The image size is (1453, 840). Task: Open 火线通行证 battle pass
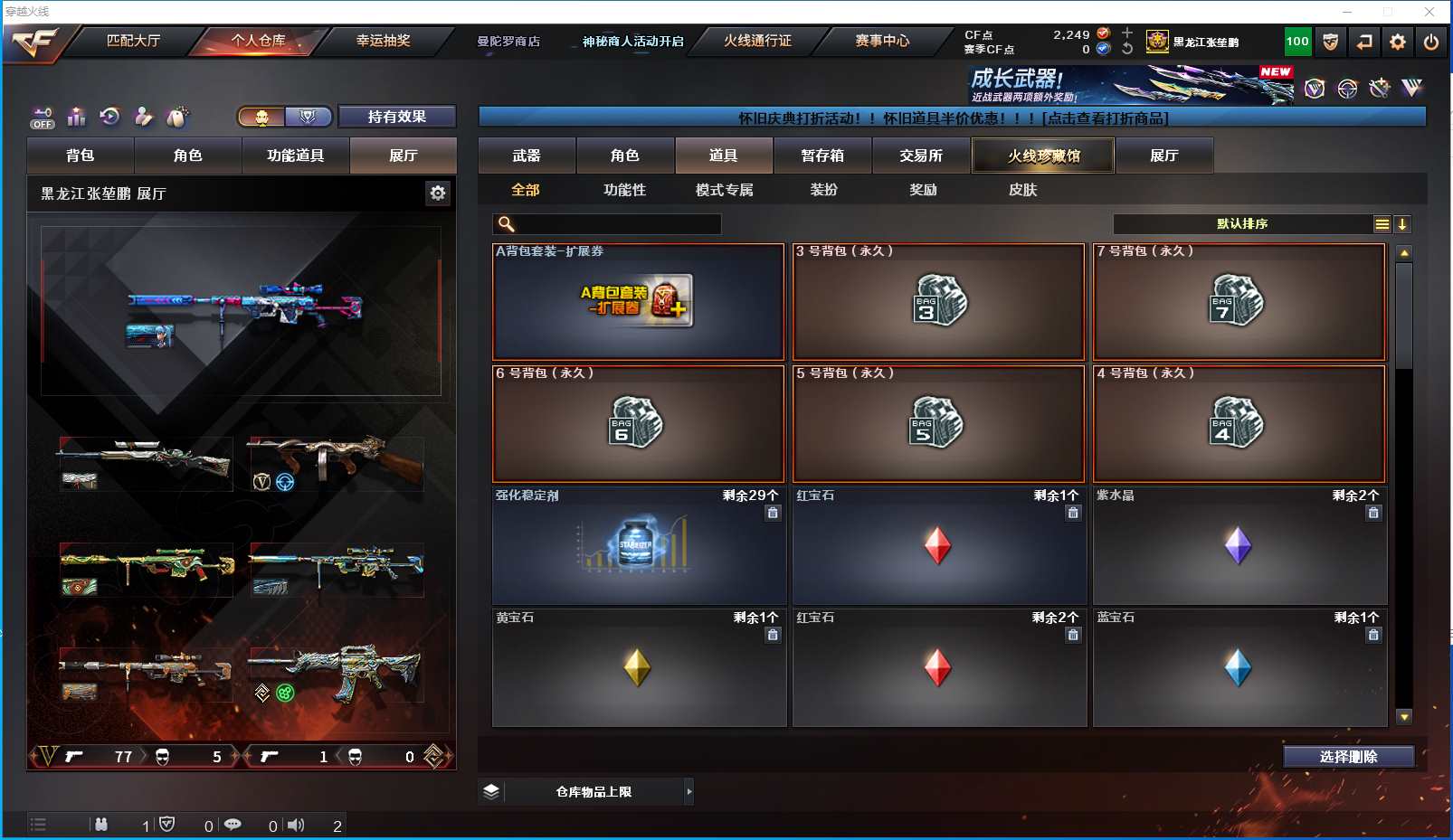click(x=757, y=41)
